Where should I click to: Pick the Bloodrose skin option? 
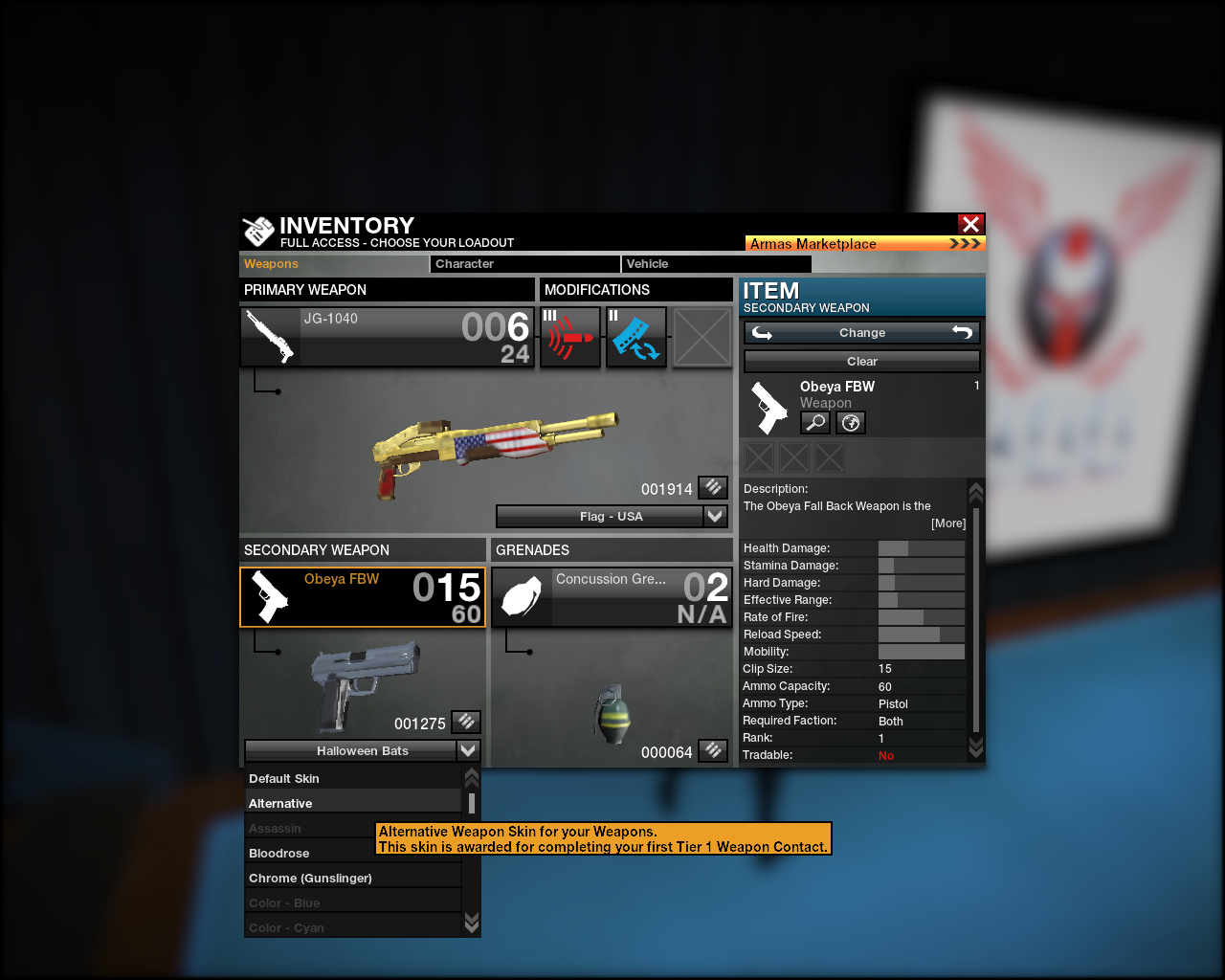point(310,854)
